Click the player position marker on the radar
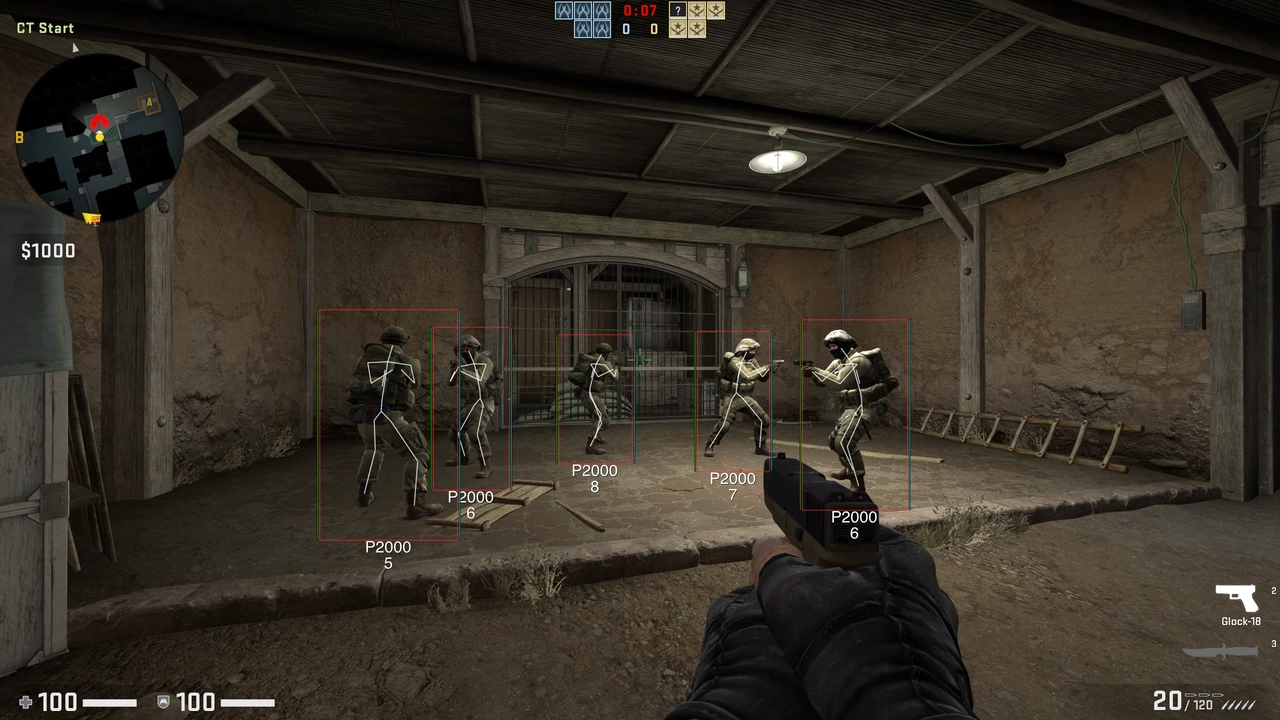Screen dimensions: 1280x720 100,137
